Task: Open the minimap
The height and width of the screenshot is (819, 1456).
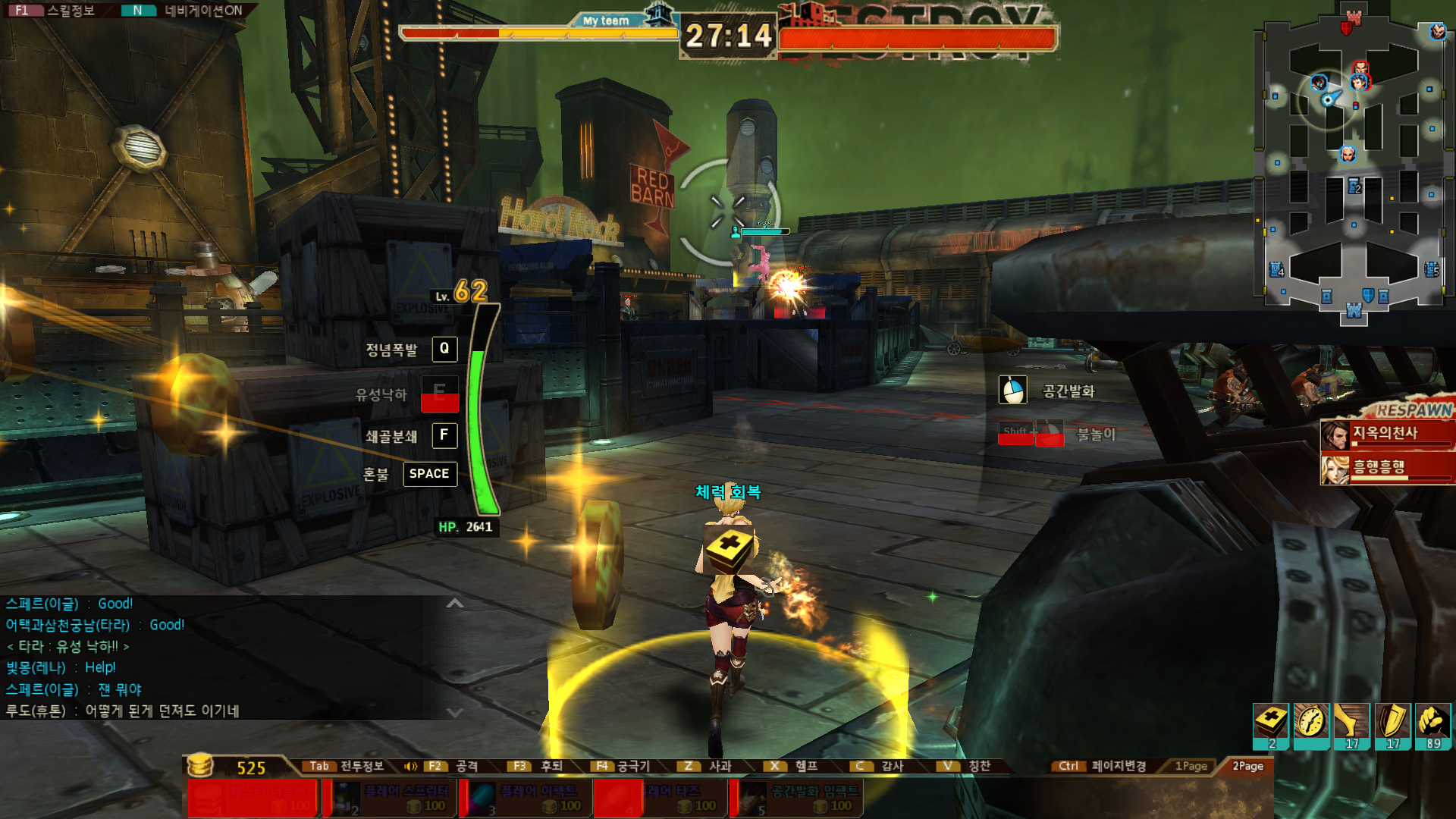Action: click(x=1354, y=163)
